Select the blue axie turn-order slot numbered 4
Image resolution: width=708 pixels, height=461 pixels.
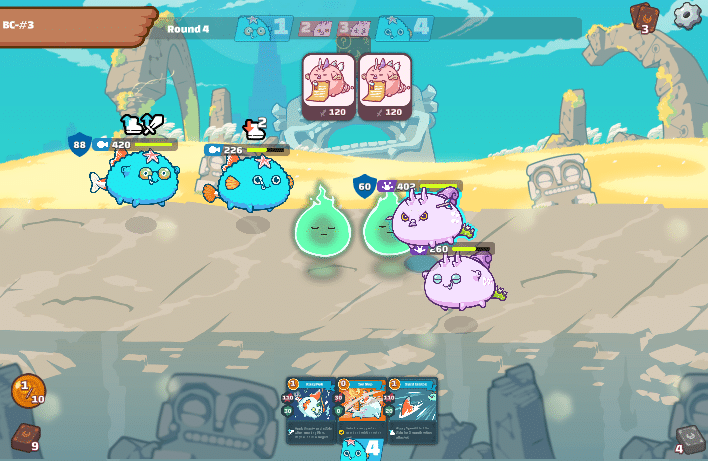[x=405, y=28]
